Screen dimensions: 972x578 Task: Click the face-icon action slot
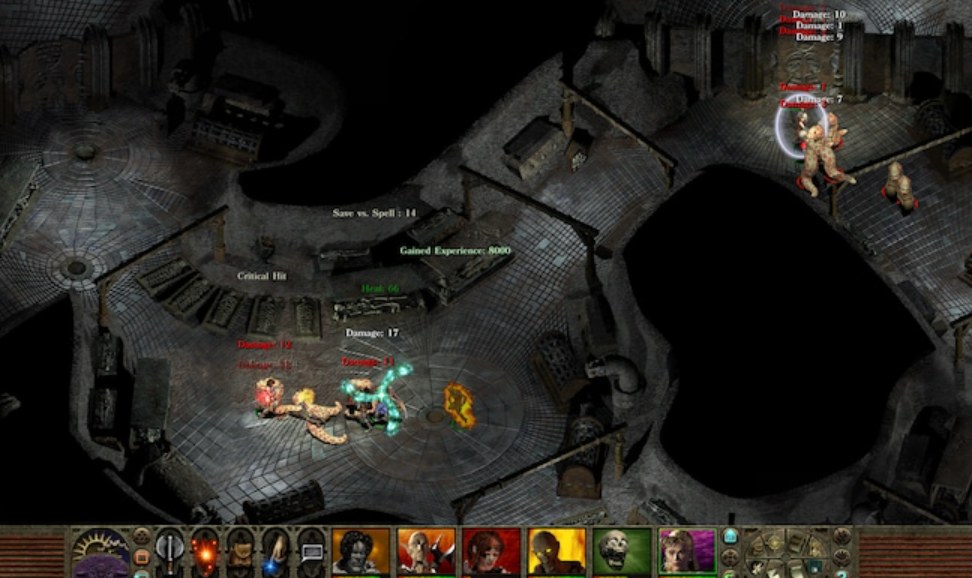point(240,551)
